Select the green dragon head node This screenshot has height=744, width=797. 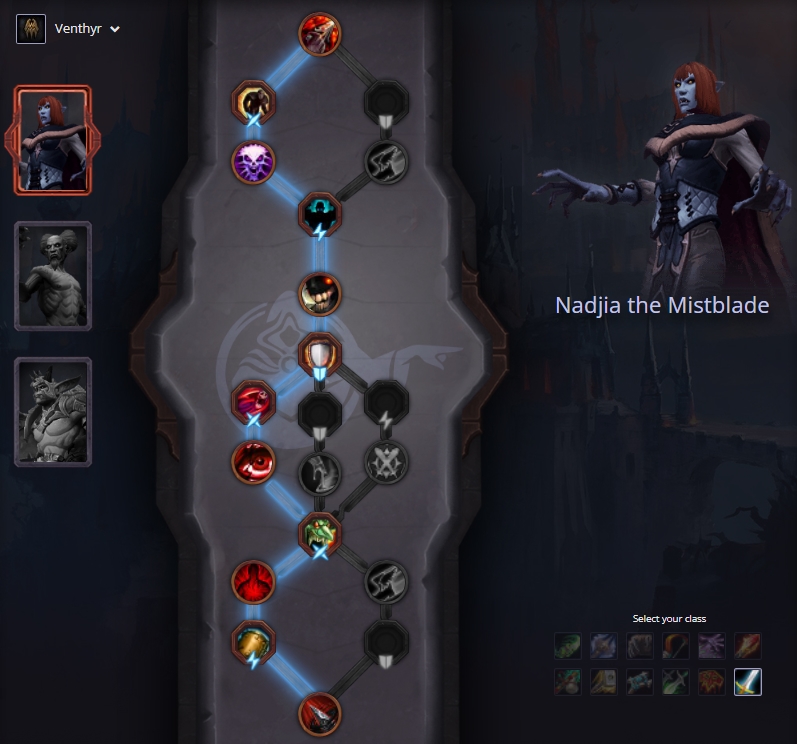tap(320, 532)
